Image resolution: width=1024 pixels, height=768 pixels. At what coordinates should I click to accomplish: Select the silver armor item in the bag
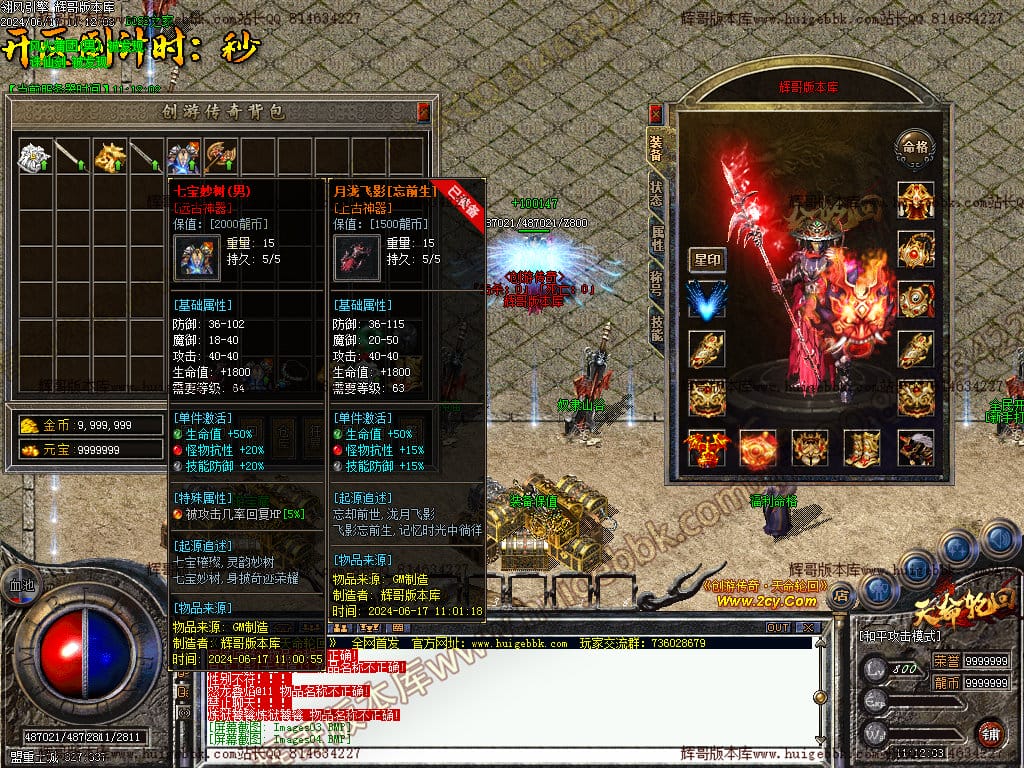point(35,156)
